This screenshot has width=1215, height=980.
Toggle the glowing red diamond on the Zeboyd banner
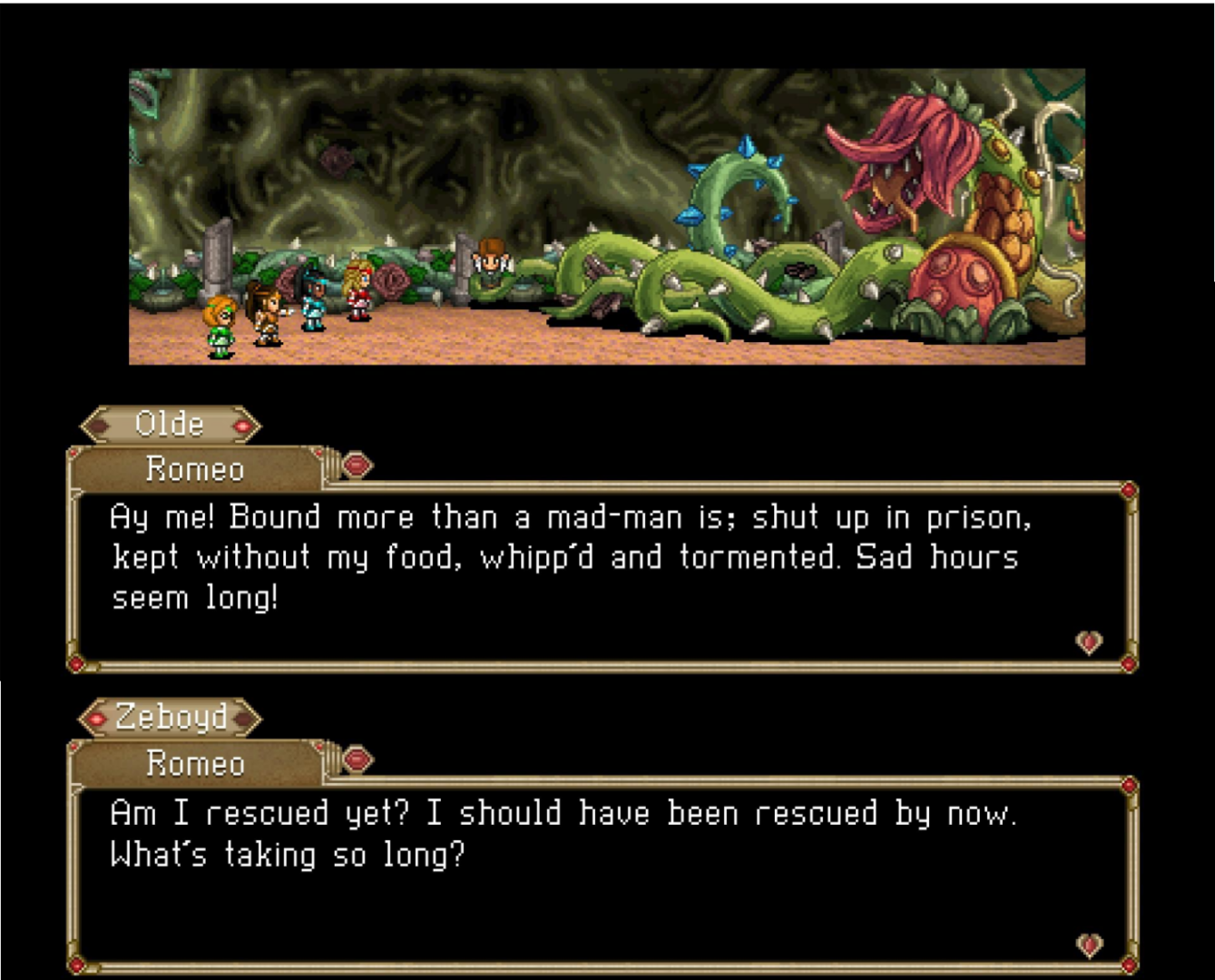tap(98, 717)
